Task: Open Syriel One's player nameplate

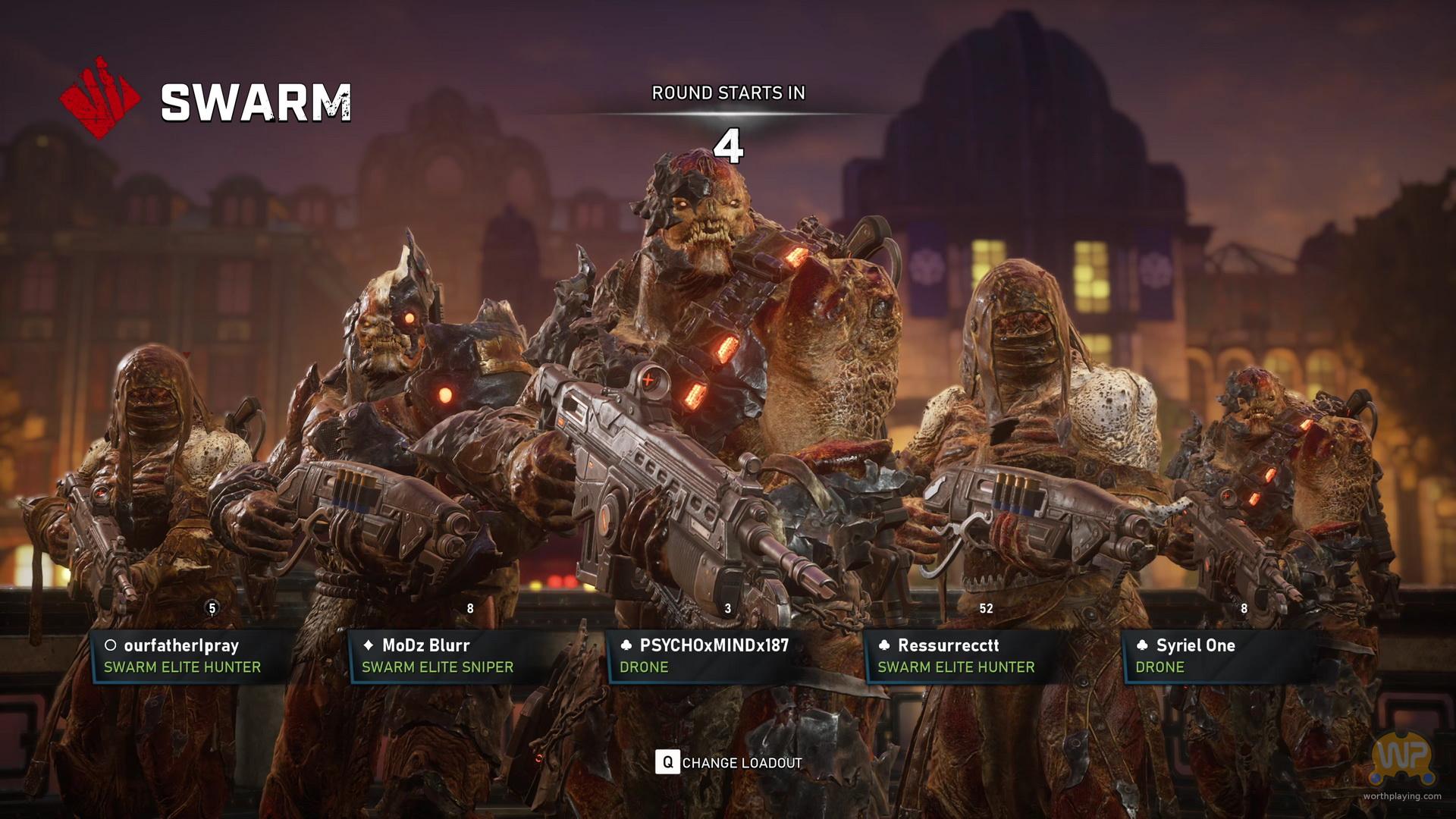Action: click(1221, 656)
